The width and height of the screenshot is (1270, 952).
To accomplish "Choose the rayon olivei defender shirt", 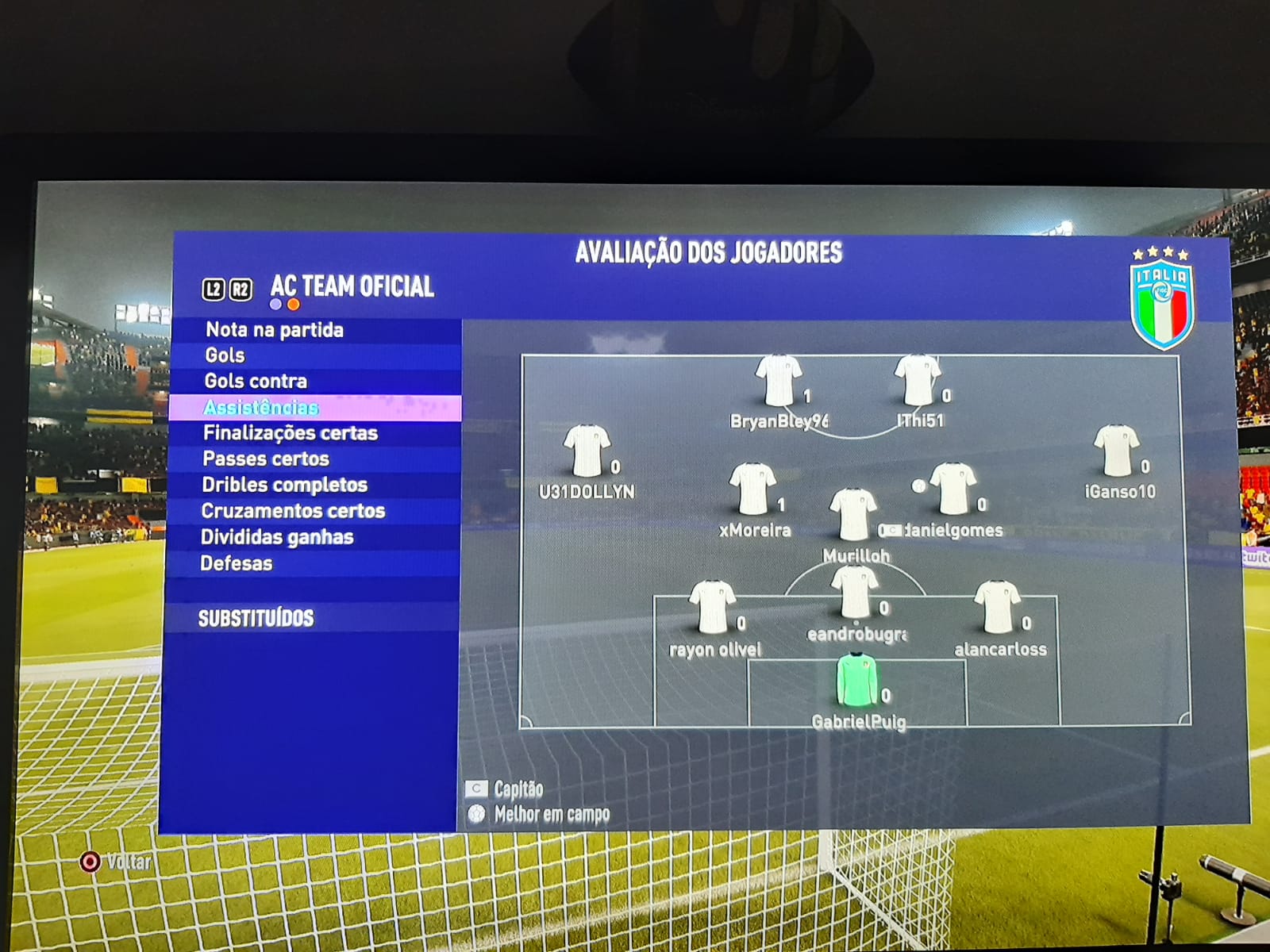I will (712, 607).
